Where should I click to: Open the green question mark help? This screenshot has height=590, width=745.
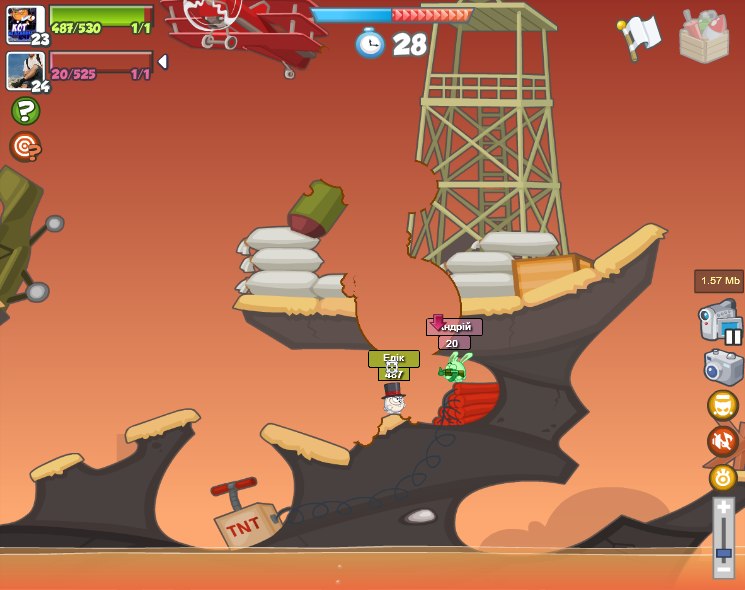click(x=25, y=111)
